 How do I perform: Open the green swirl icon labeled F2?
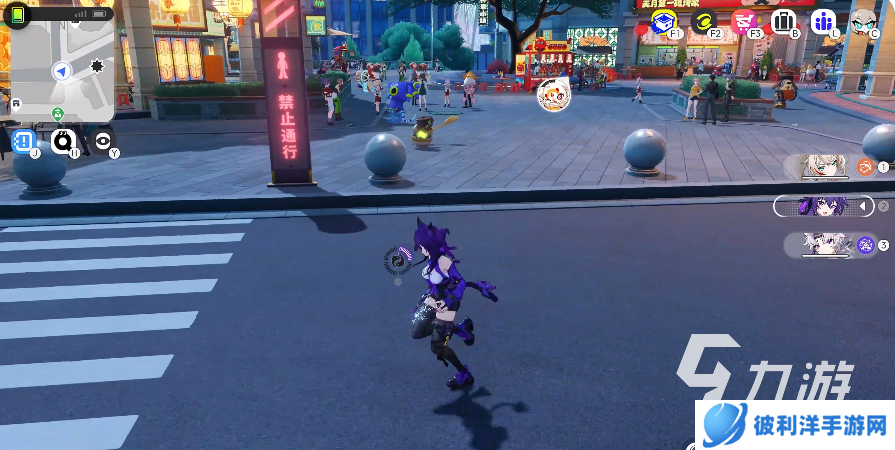(x=703, y=21)
